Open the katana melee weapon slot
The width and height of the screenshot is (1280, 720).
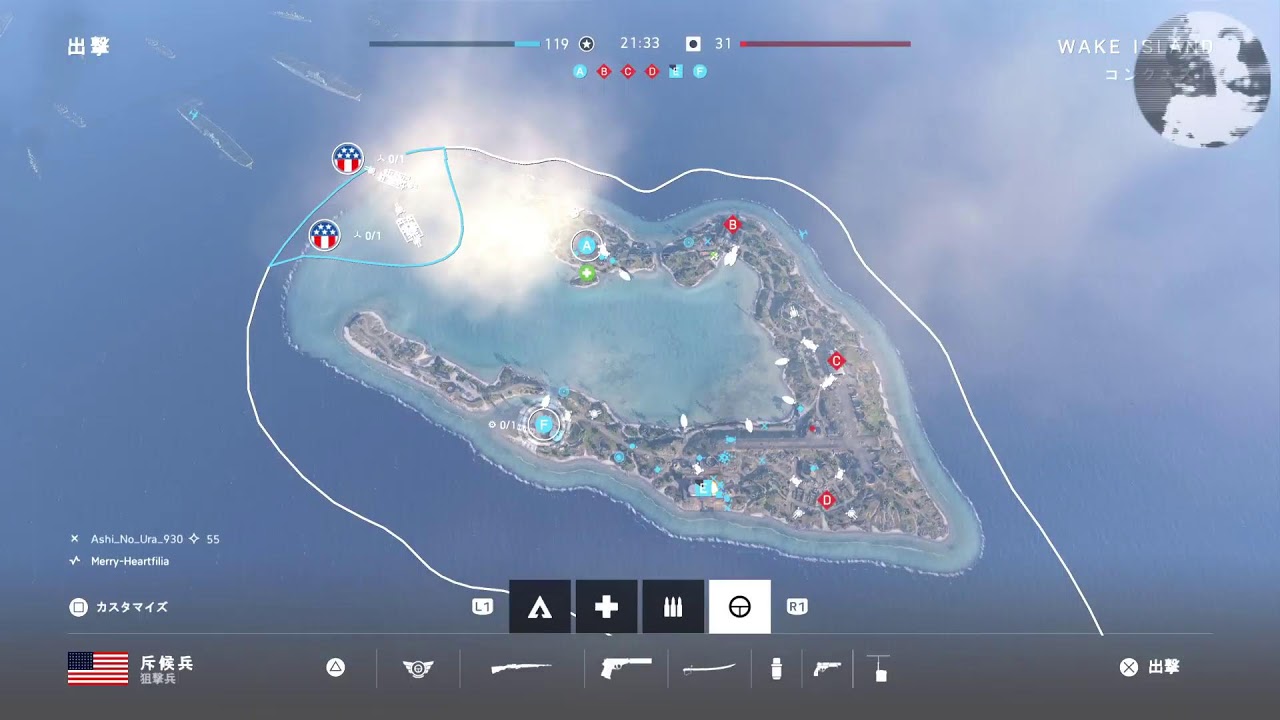click(x=709, y=668)
